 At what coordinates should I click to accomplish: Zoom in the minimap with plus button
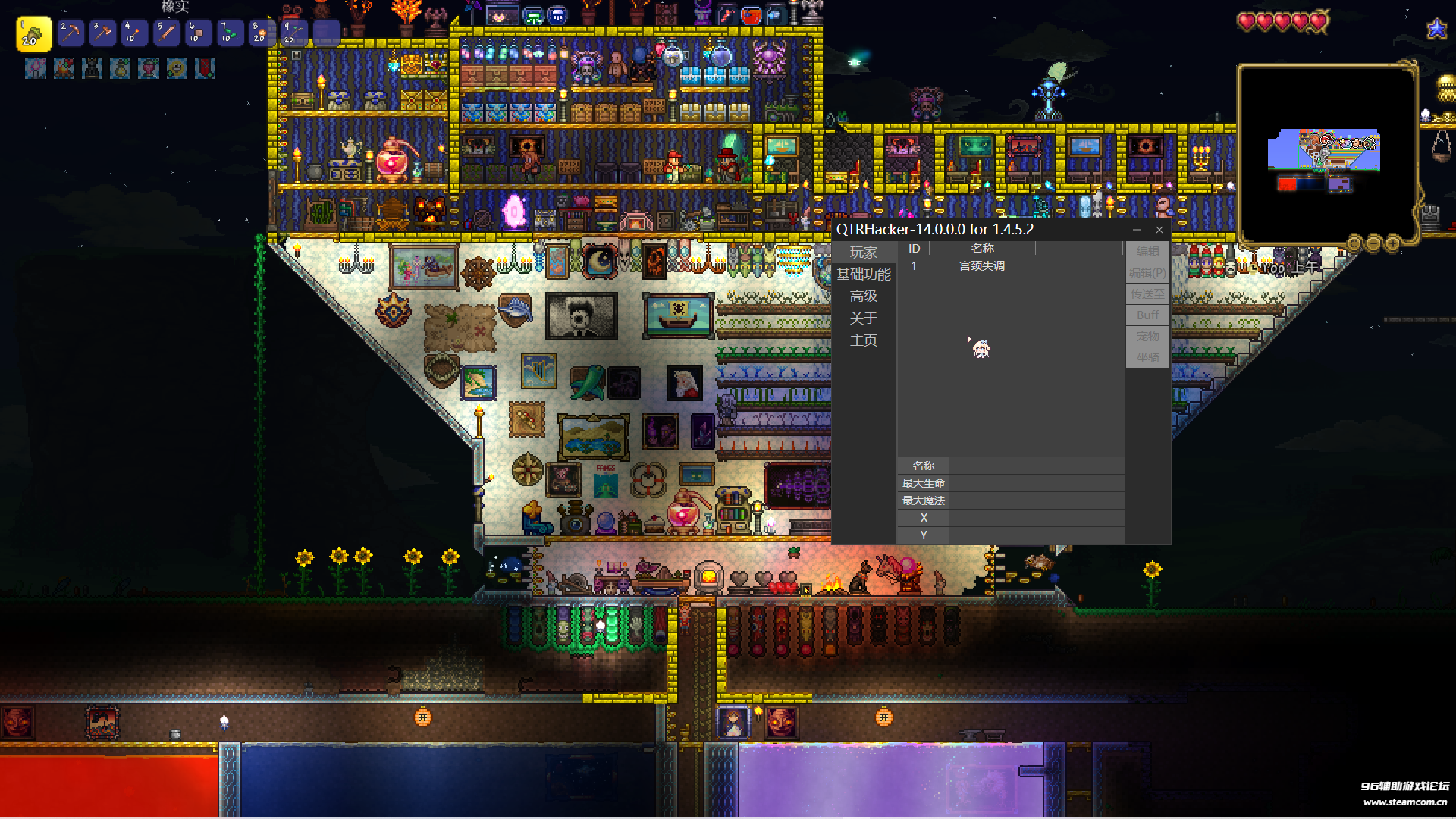(x=1392, y=243)
